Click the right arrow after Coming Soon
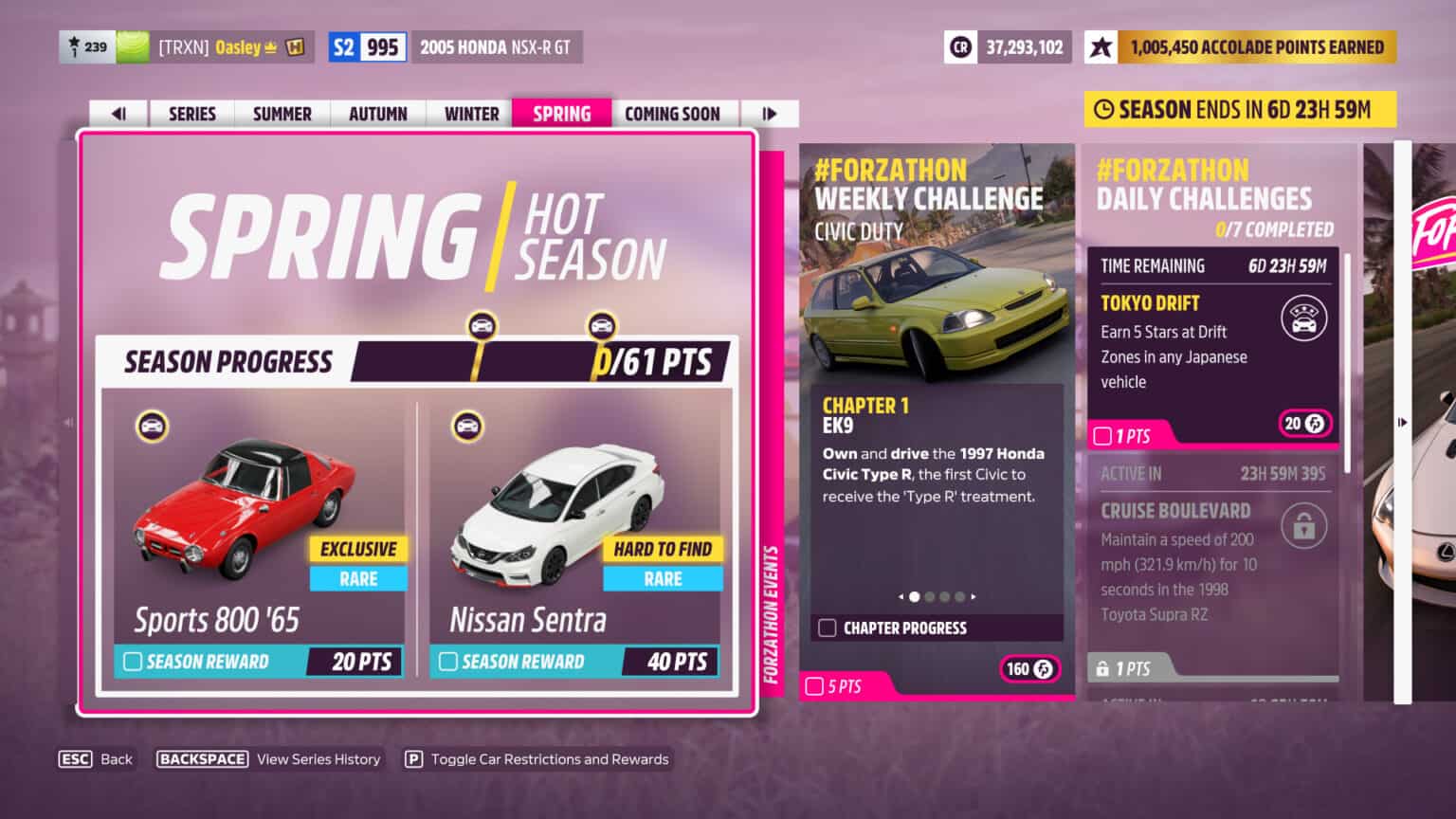The width and height of the screenshot is (1456, 819). tap(771, 113)
